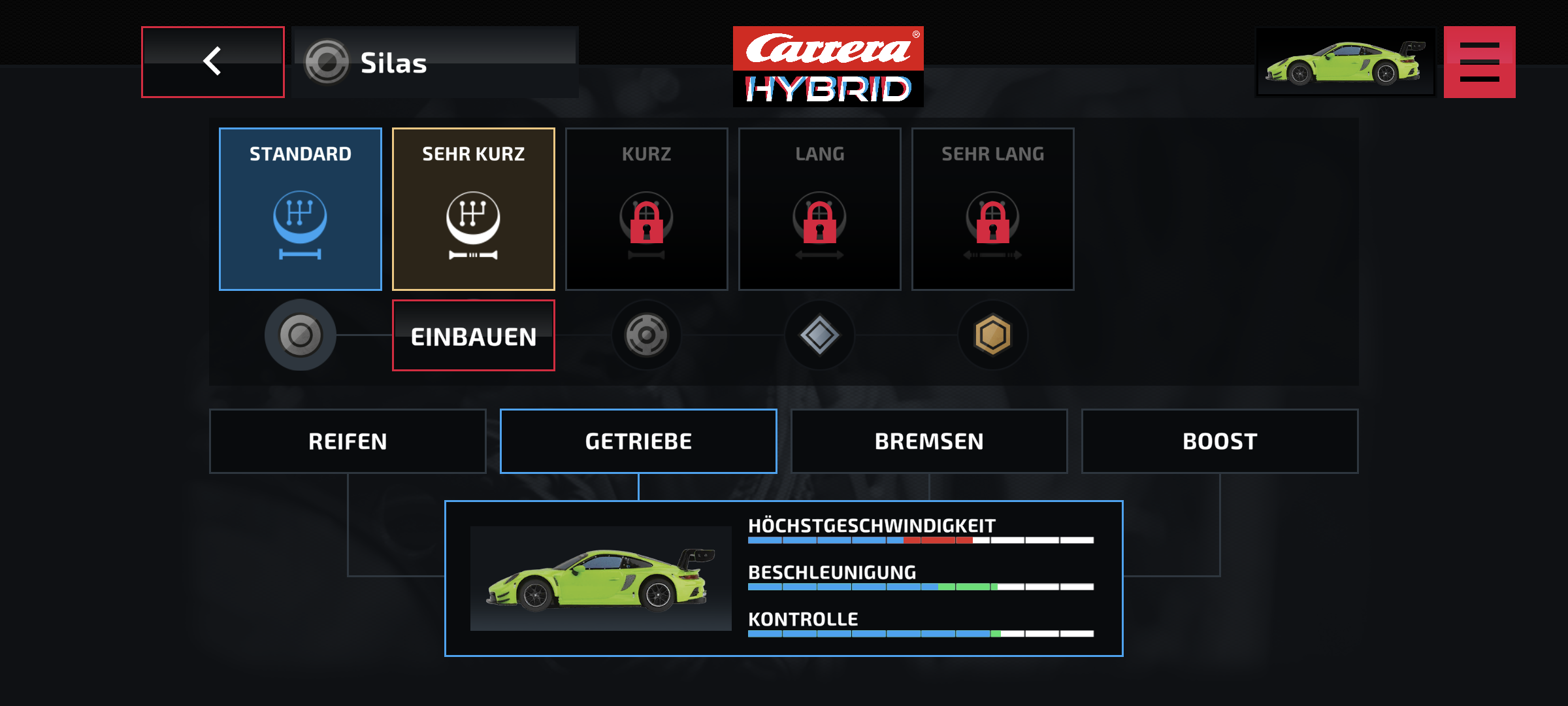Viewport: 1568px width, 706px height.
Task: Select the locked Kurz gearbox
Action: (647, 209)
